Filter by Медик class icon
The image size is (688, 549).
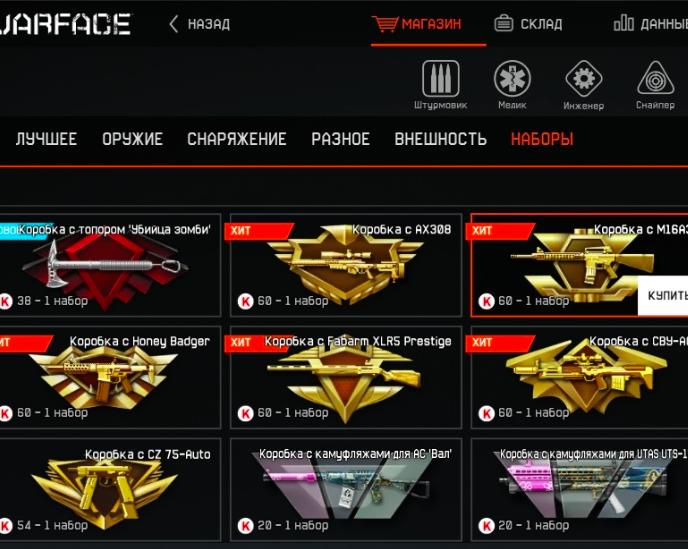coord(512,80)
